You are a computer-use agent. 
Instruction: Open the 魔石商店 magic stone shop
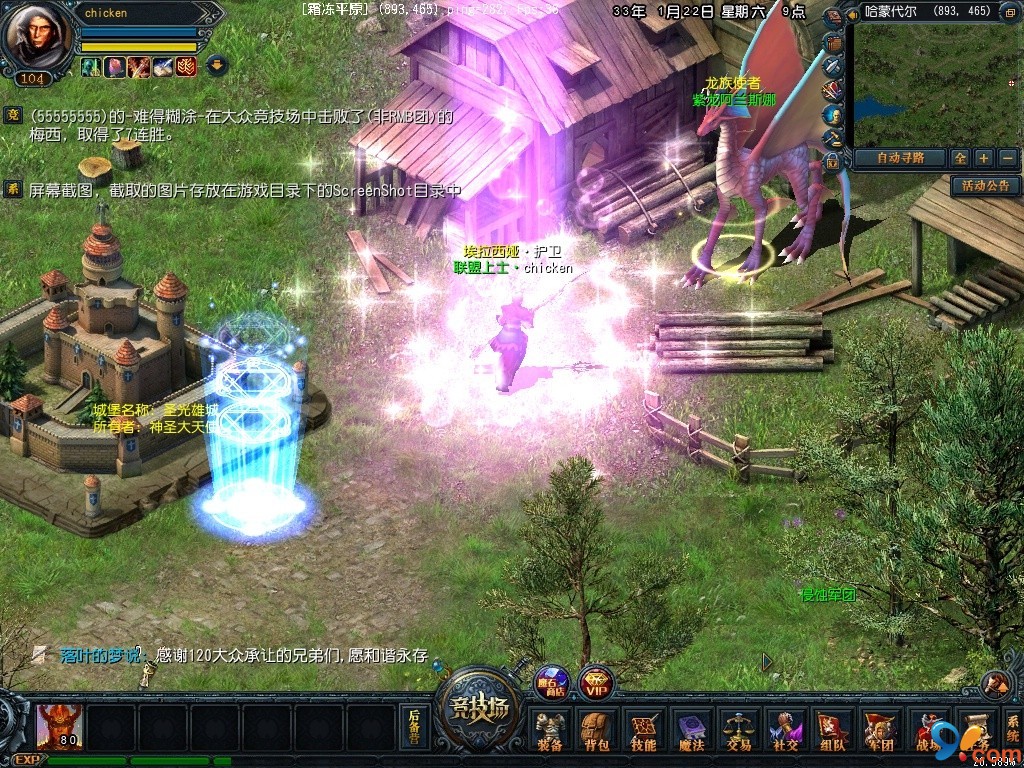click(x=551, y=682)
